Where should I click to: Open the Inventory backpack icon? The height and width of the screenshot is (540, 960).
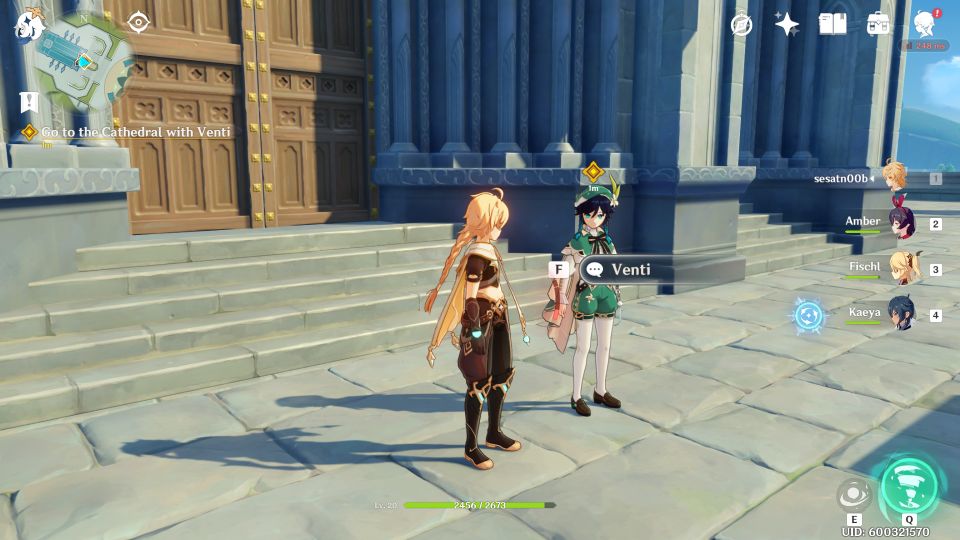(878, 25)
